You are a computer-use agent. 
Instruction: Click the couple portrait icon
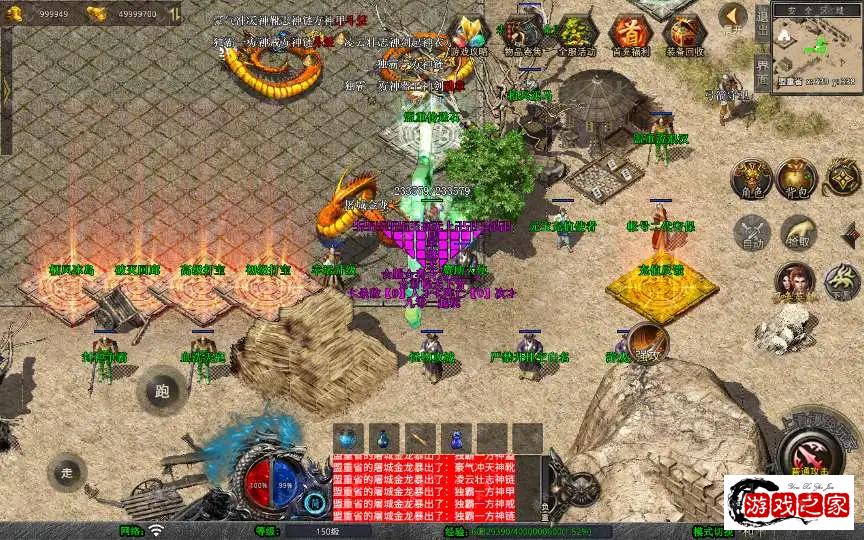tap(795, 282)
